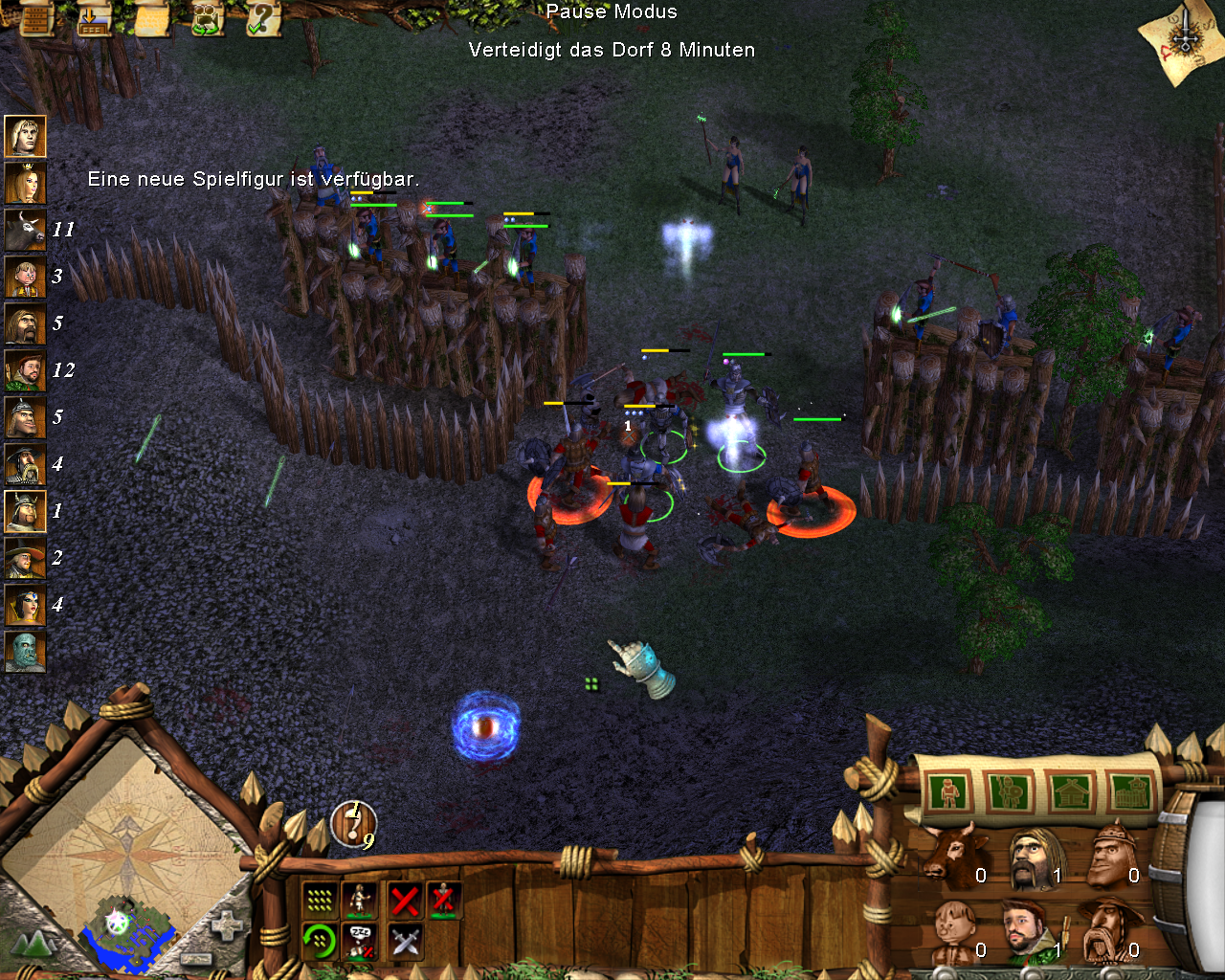Activate the formation dots command
The image size is (1225, 980).
pos(320,900)
